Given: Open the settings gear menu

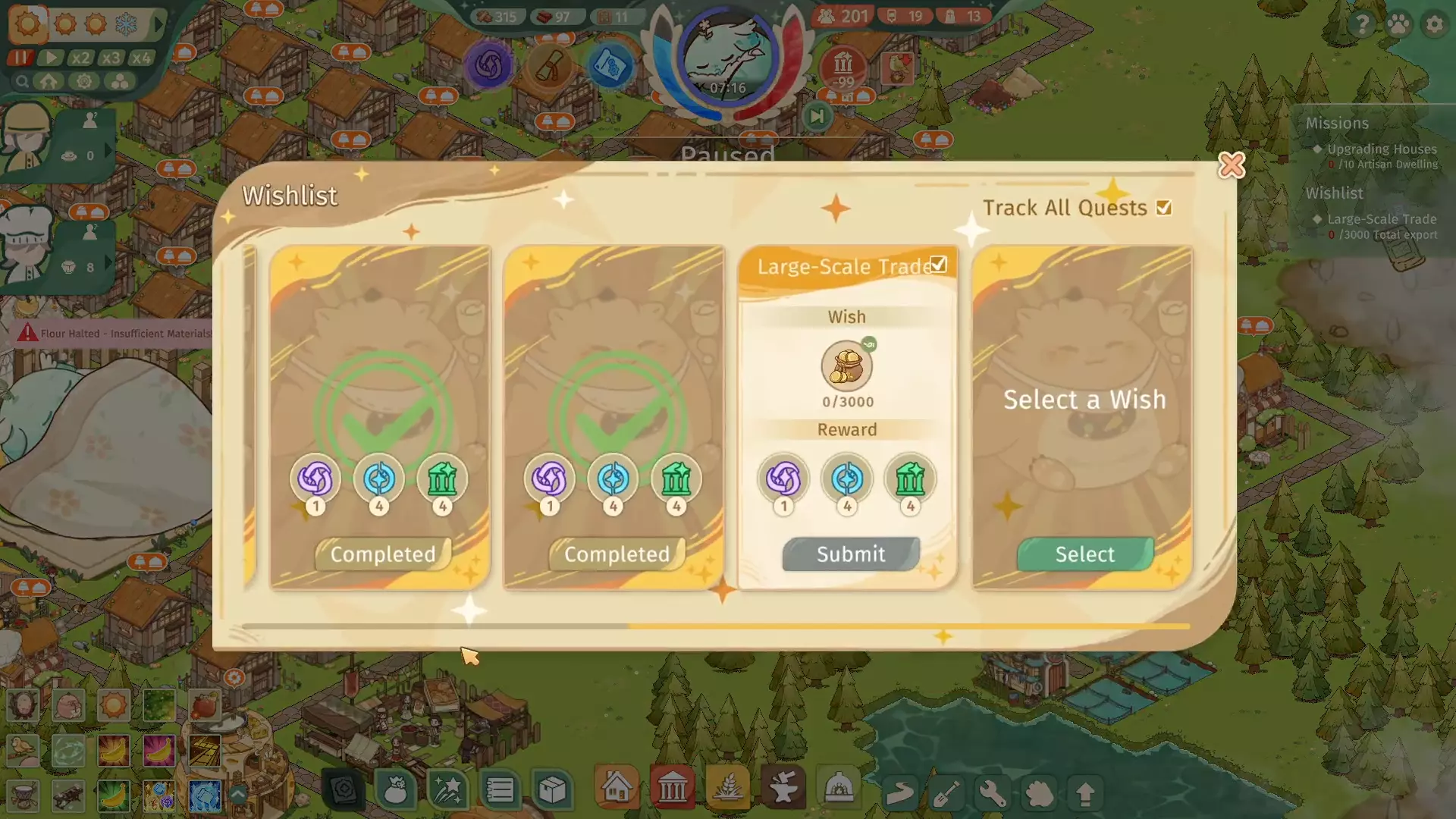Looking at the screenshot, I should click(1434, 25).
